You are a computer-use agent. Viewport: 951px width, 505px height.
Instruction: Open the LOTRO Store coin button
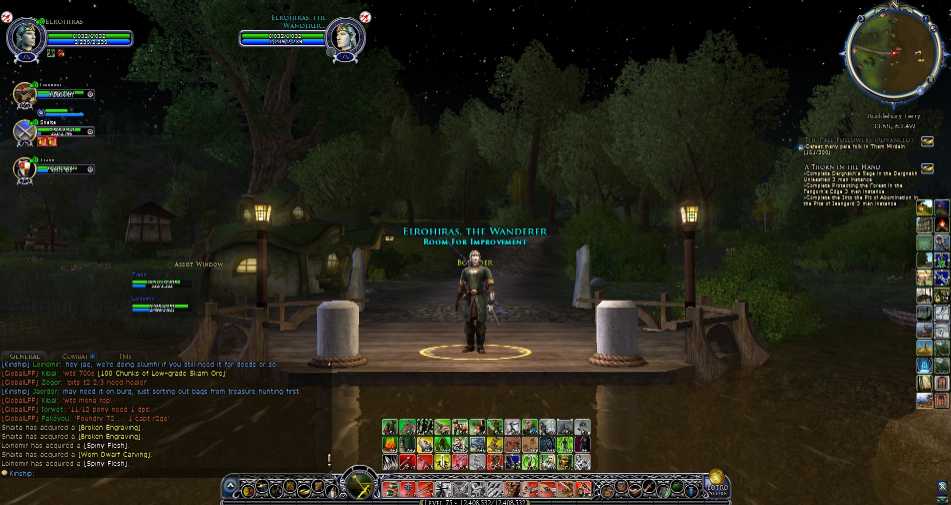pyautogui.click(x=716, y=480)
